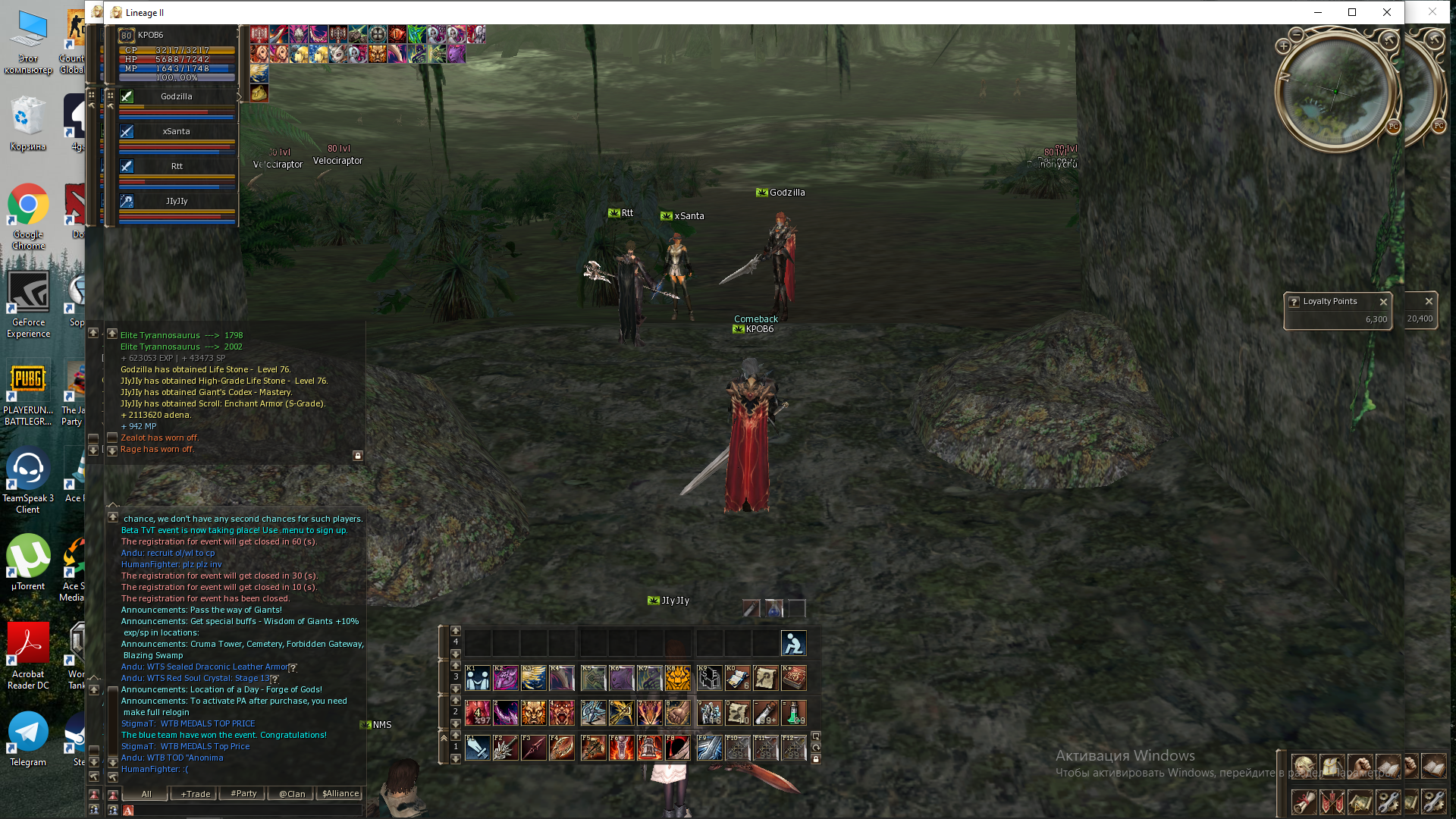1456x819 pixels.
Task: Click the circular minimap radar
Action: (x=1335, y=92)
